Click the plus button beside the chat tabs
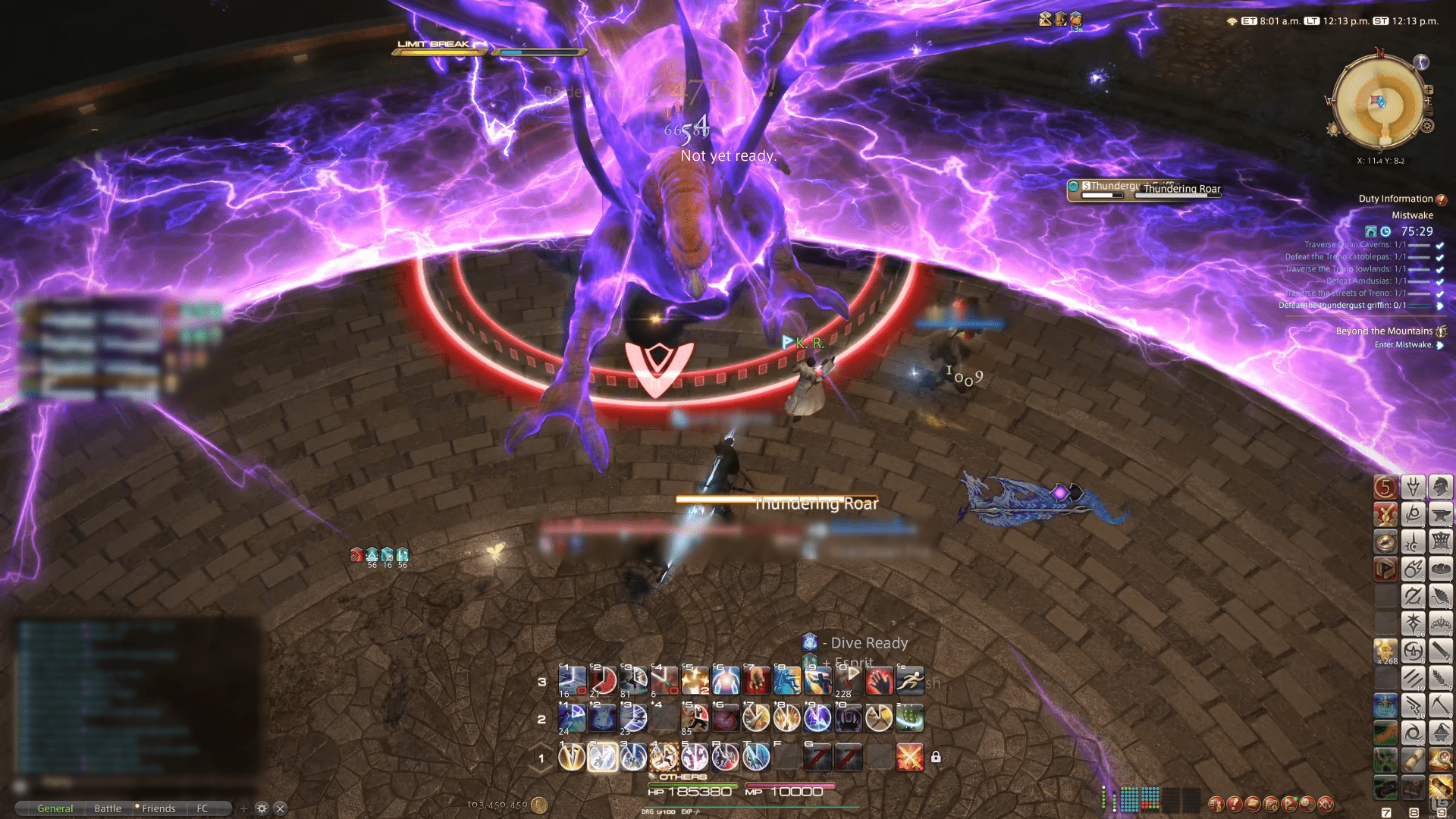1456x819 pixels. pos(243,808)
